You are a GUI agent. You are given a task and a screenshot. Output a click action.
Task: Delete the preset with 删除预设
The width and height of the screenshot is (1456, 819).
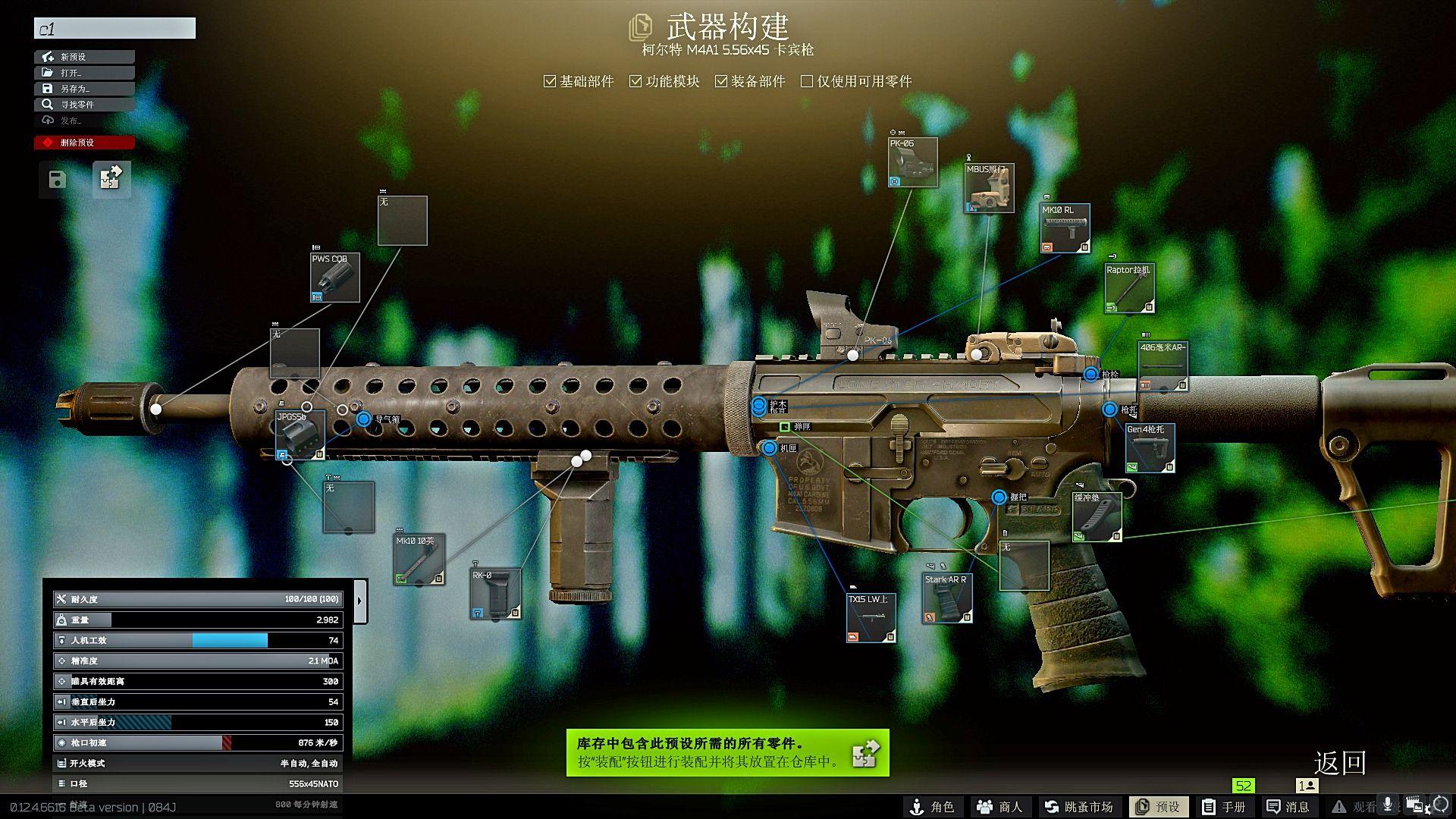click(x=84, y=143)
